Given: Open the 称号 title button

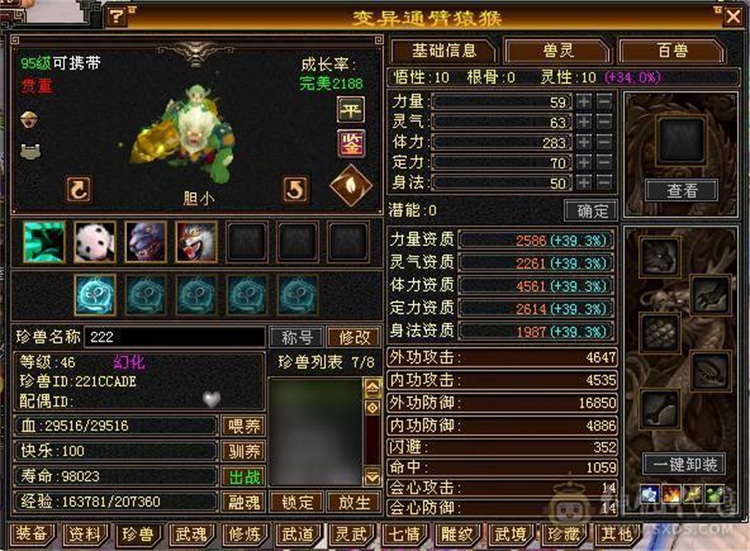Looking at the screenshot, I should coord(296,337).
